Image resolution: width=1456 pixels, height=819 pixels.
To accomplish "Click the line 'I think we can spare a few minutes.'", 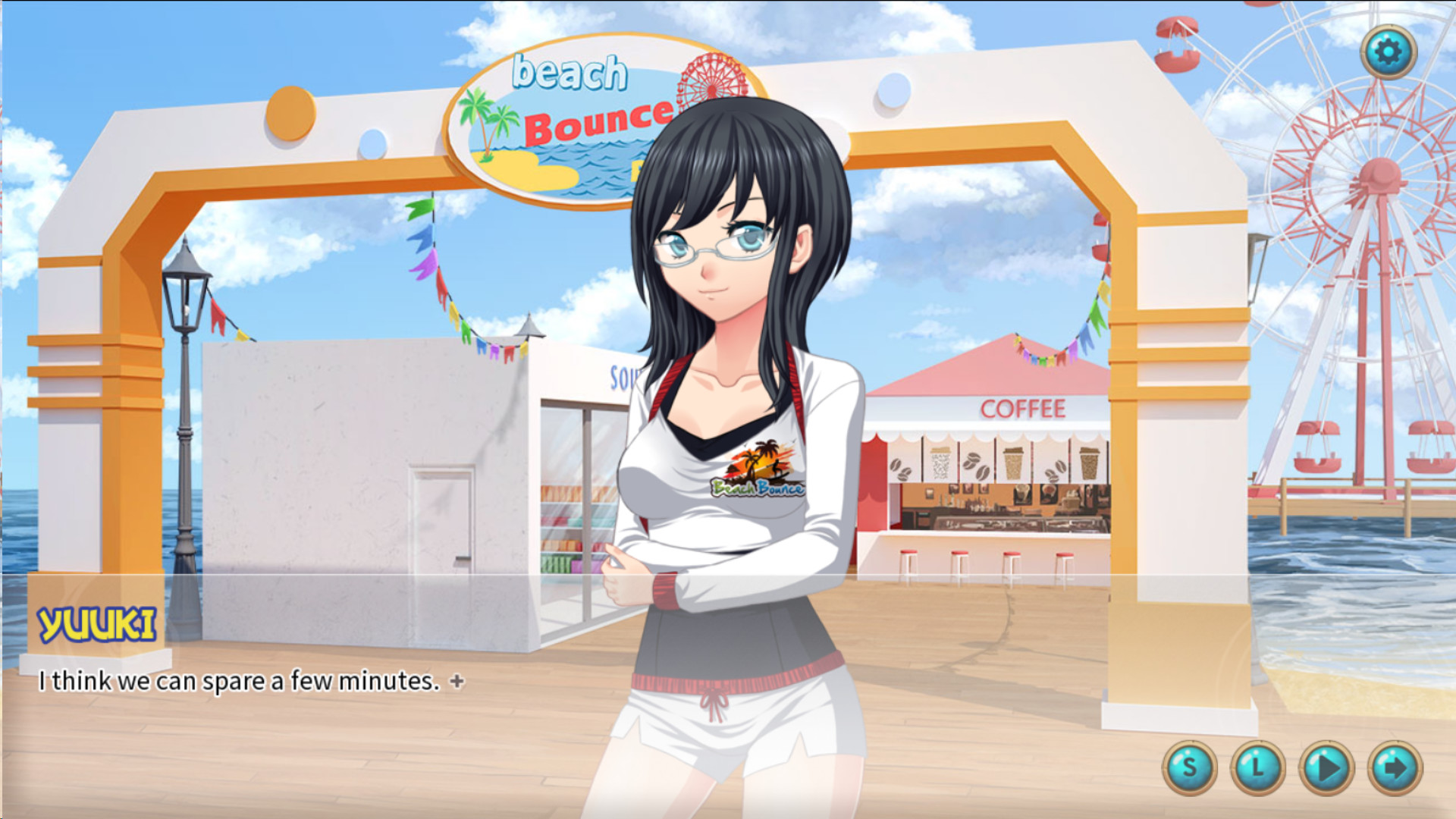I will pyautogui.click(x=240, y=682).
